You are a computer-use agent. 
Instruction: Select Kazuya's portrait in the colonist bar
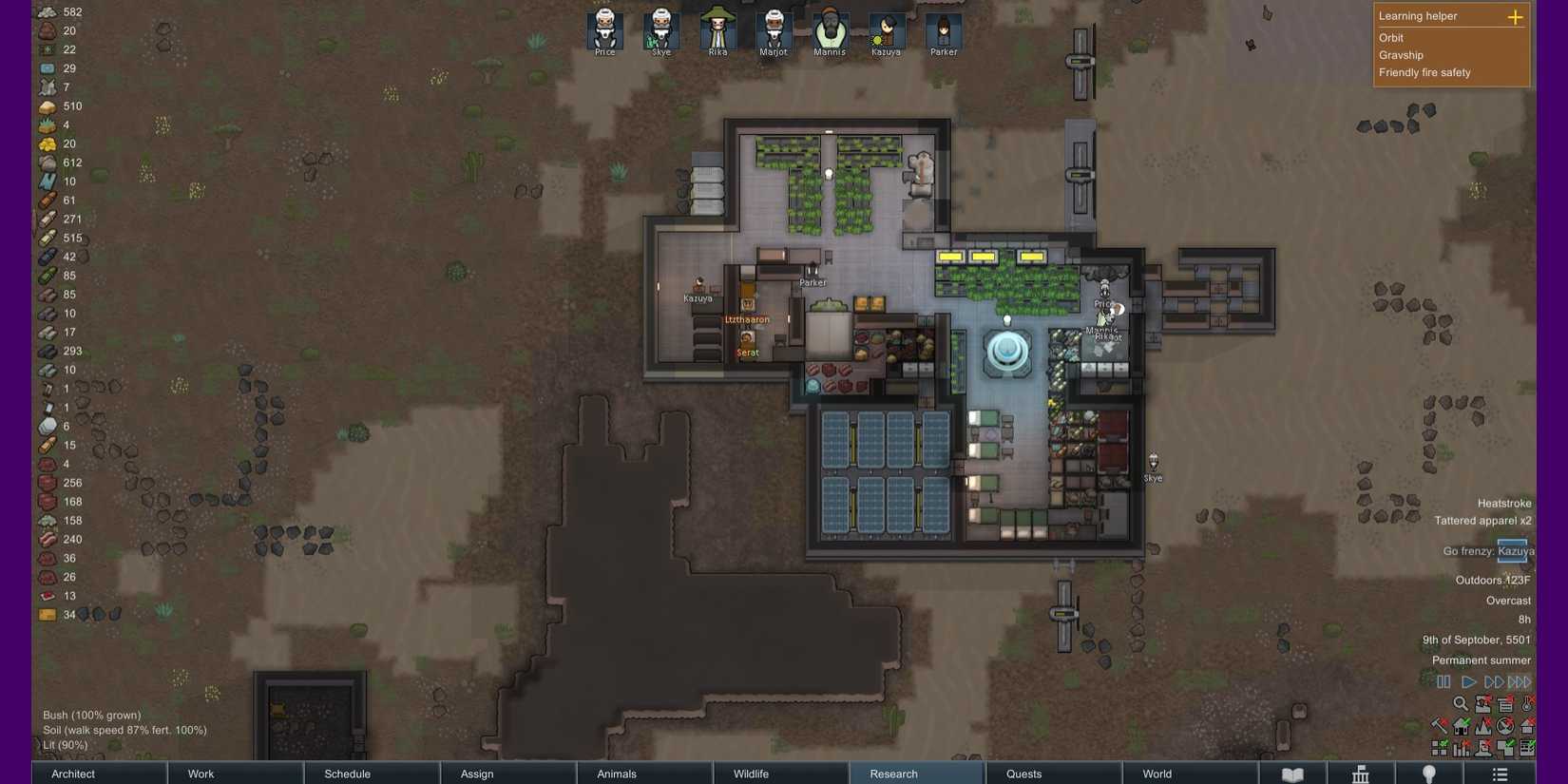pyautogui.click(x=886, y=29)
